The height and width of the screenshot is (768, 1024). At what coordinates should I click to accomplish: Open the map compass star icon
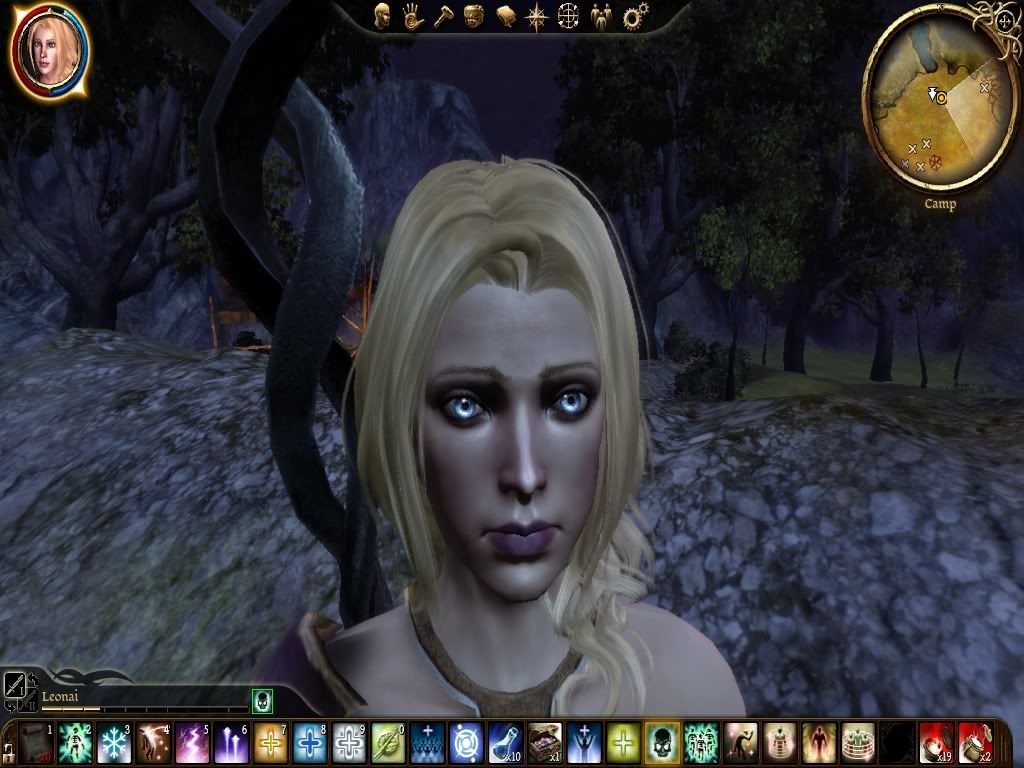click(x=537, y=16)
